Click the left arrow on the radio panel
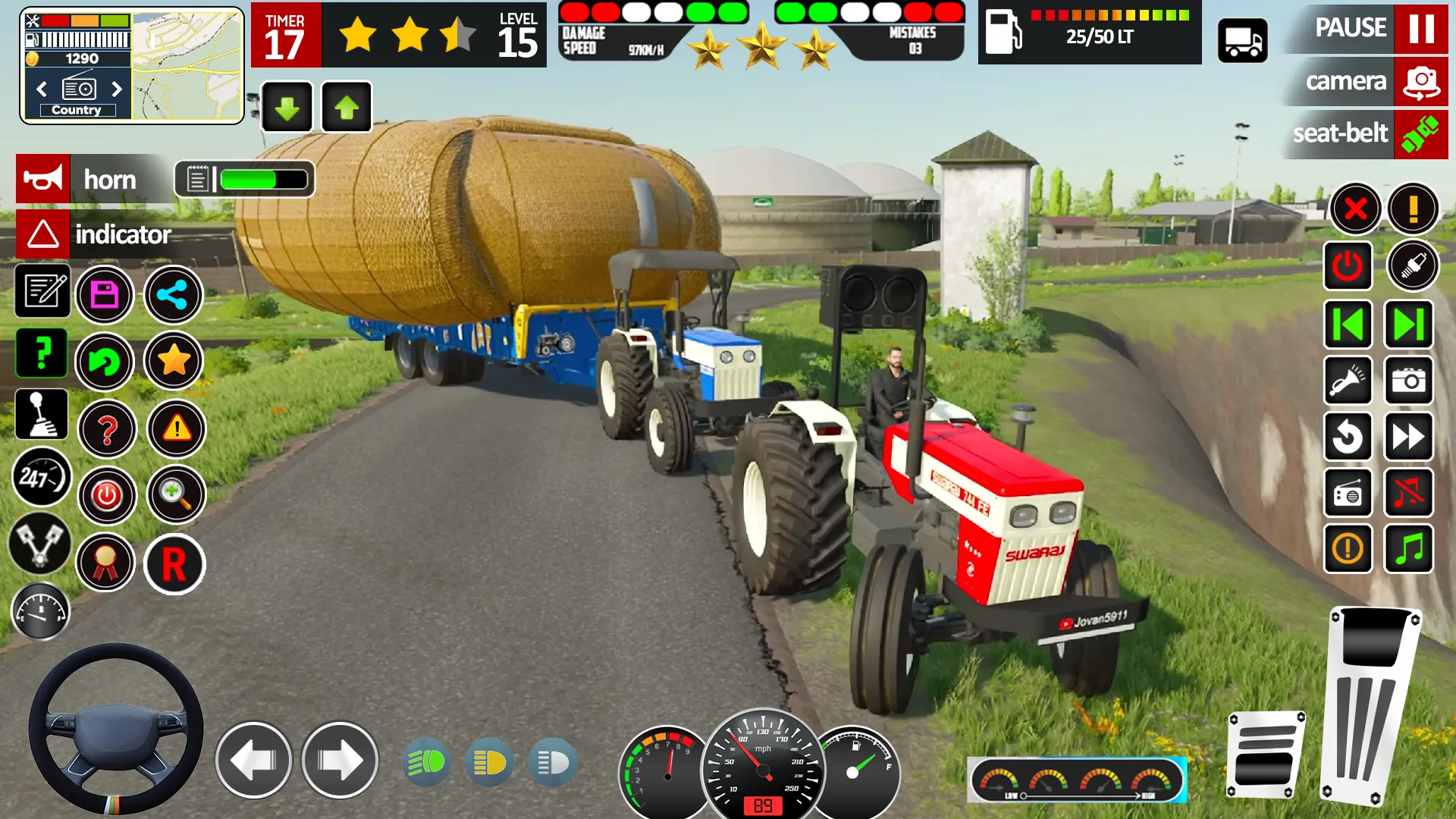The image size is (1456, 819). 42,89
